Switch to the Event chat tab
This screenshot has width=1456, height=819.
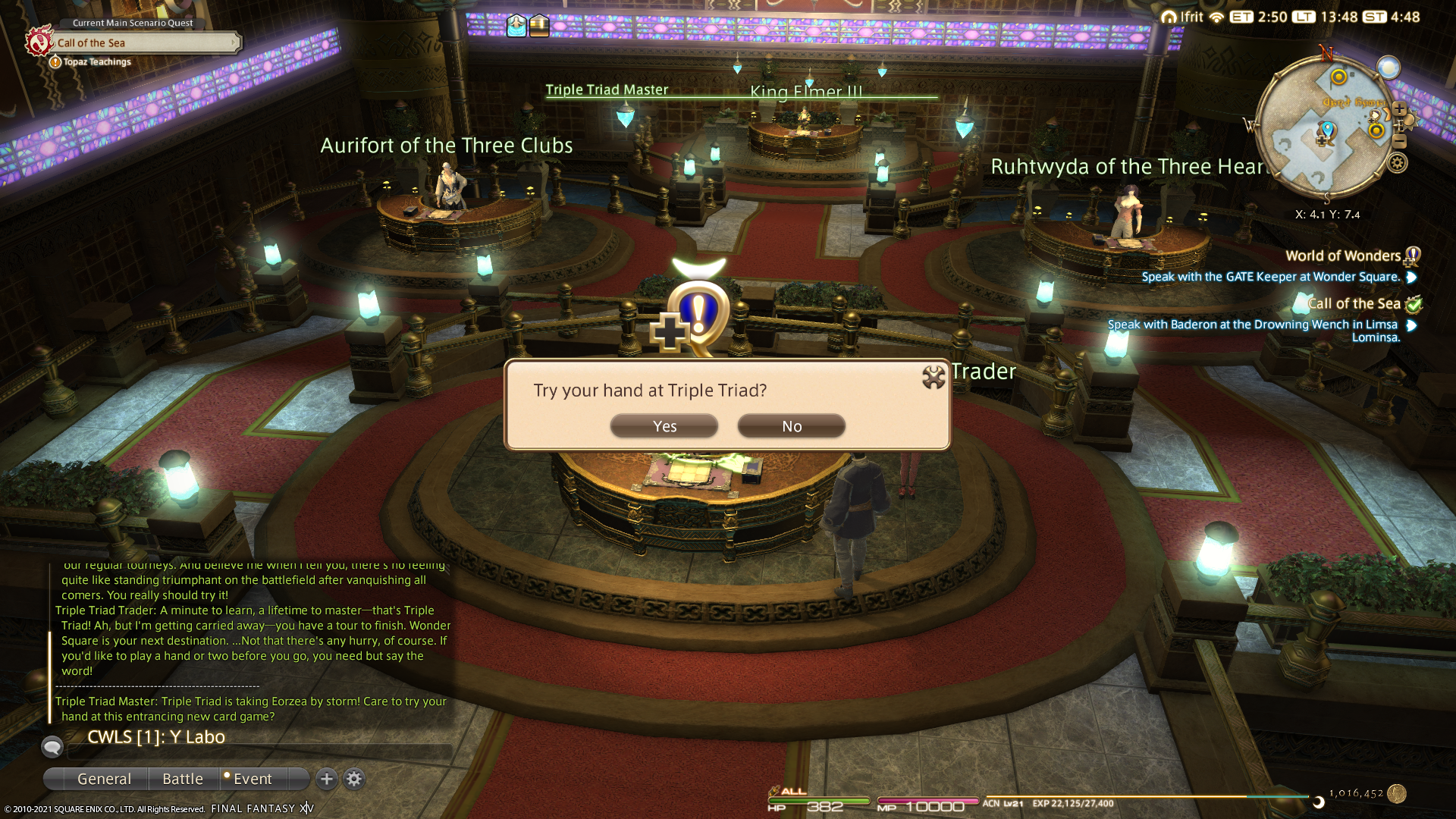253,779
